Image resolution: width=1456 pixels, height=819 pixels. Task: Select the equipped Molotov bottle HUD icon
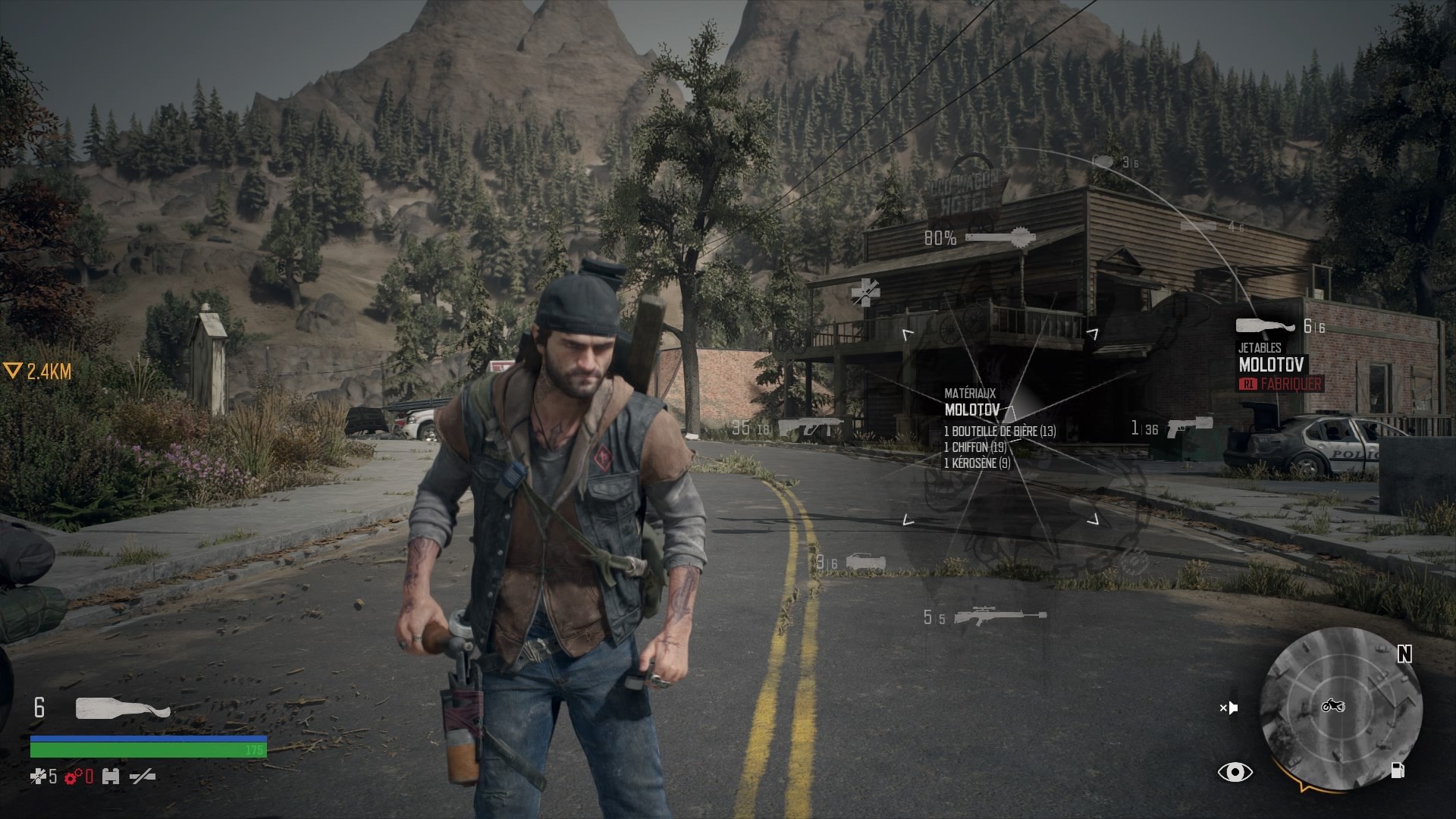pyautogui.click(x=123, y=708)
